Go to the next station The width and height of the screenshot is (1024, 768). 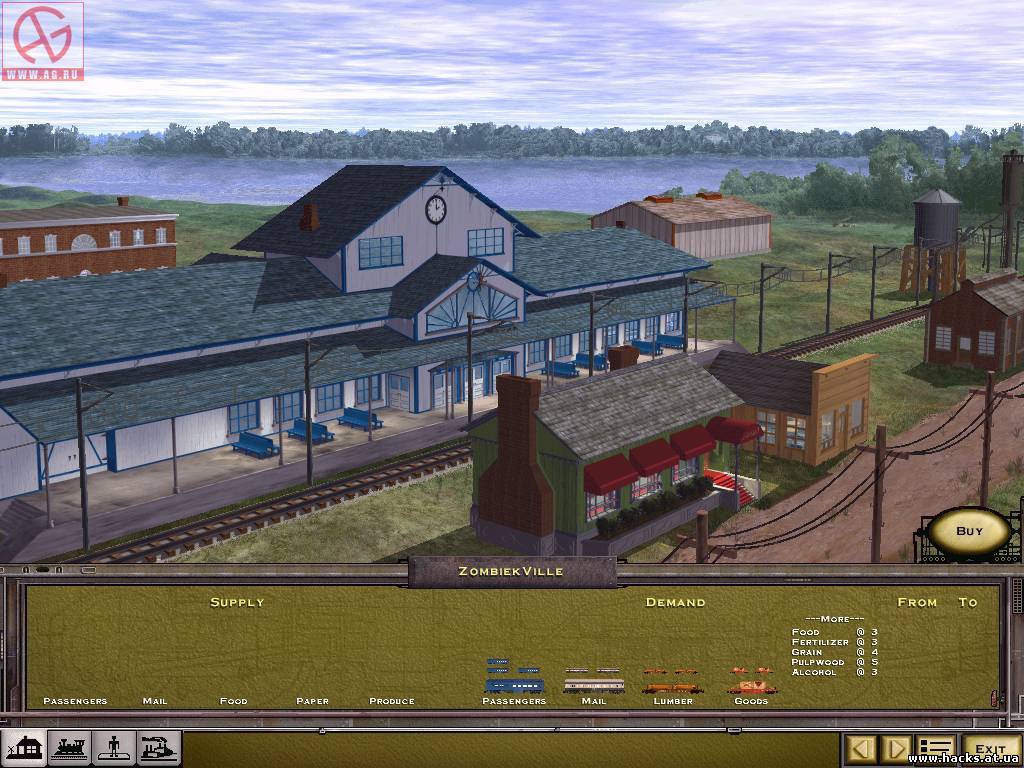[898, 748]
